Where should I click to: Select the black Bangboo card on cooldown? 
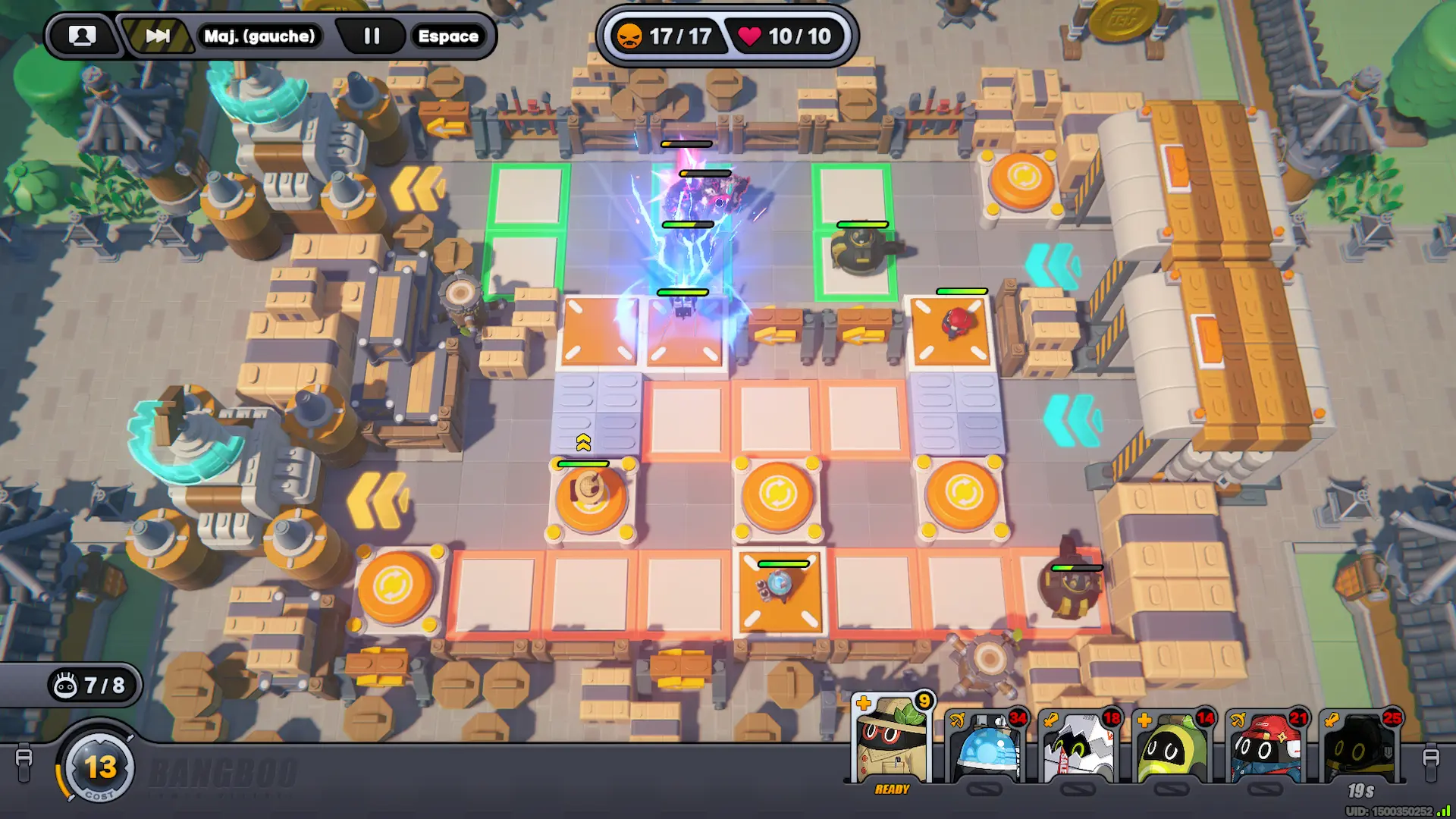tap(1360, 747)
